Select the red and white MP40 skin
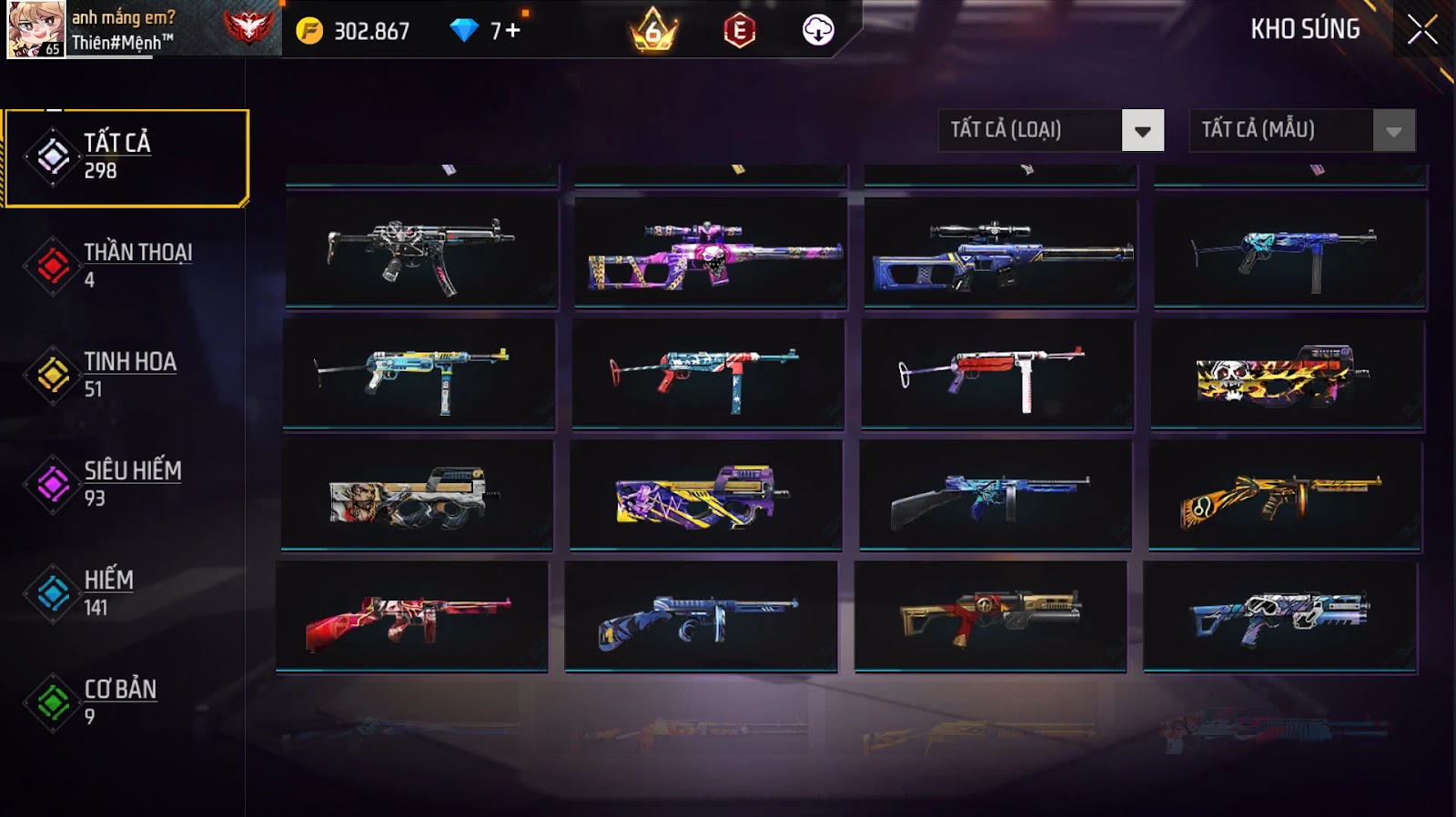 [x=997, y=374]
